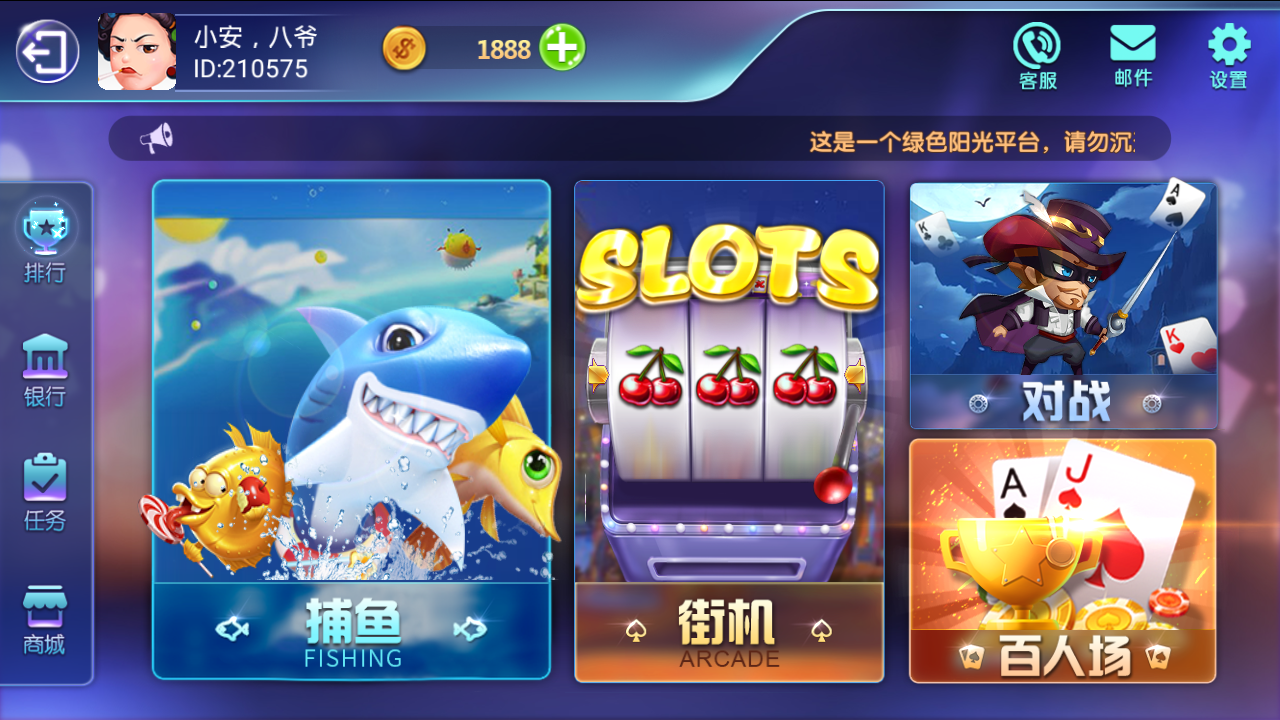Open the 百人场 hundred-player room

(x=1062, y=560)
